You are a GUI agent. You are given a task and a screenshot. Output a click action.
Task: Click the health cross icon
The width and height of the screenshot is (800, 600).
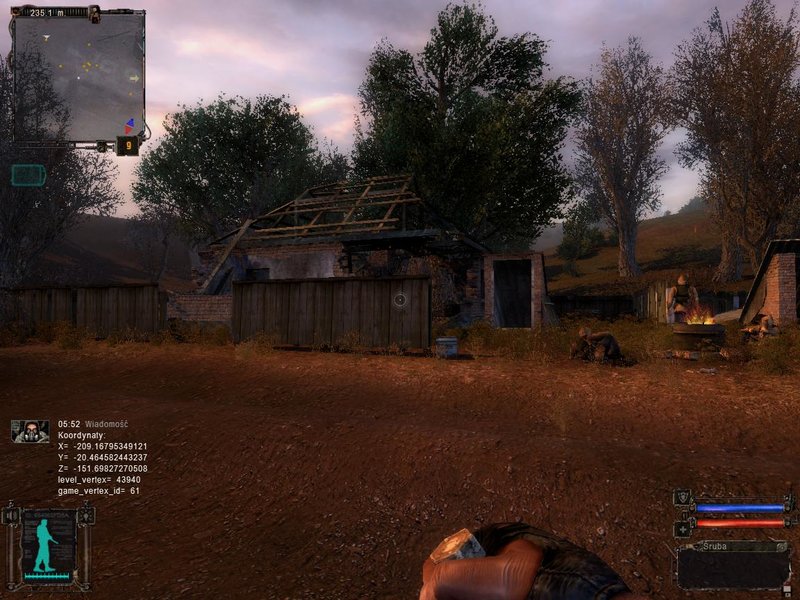(x=683, y=528)
